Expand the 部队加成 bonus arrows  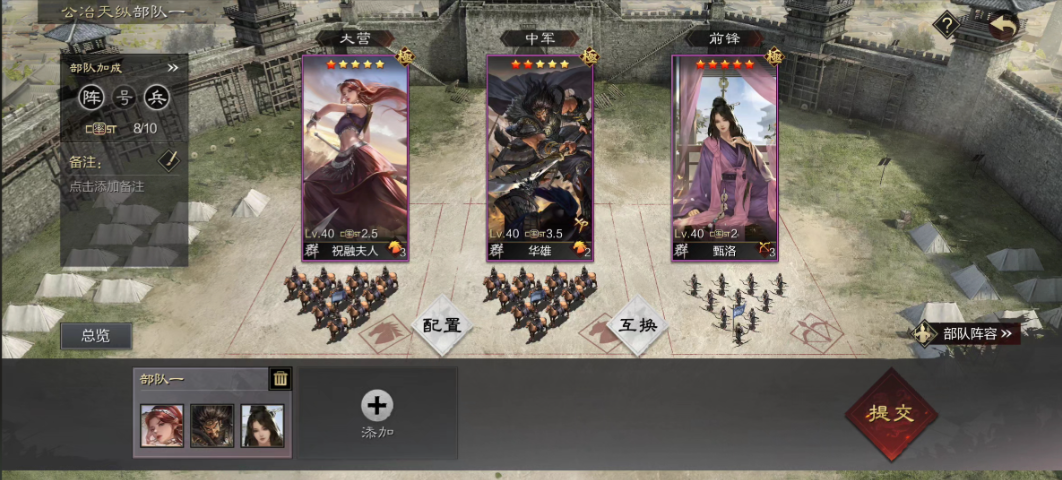(x=172, y=68)
